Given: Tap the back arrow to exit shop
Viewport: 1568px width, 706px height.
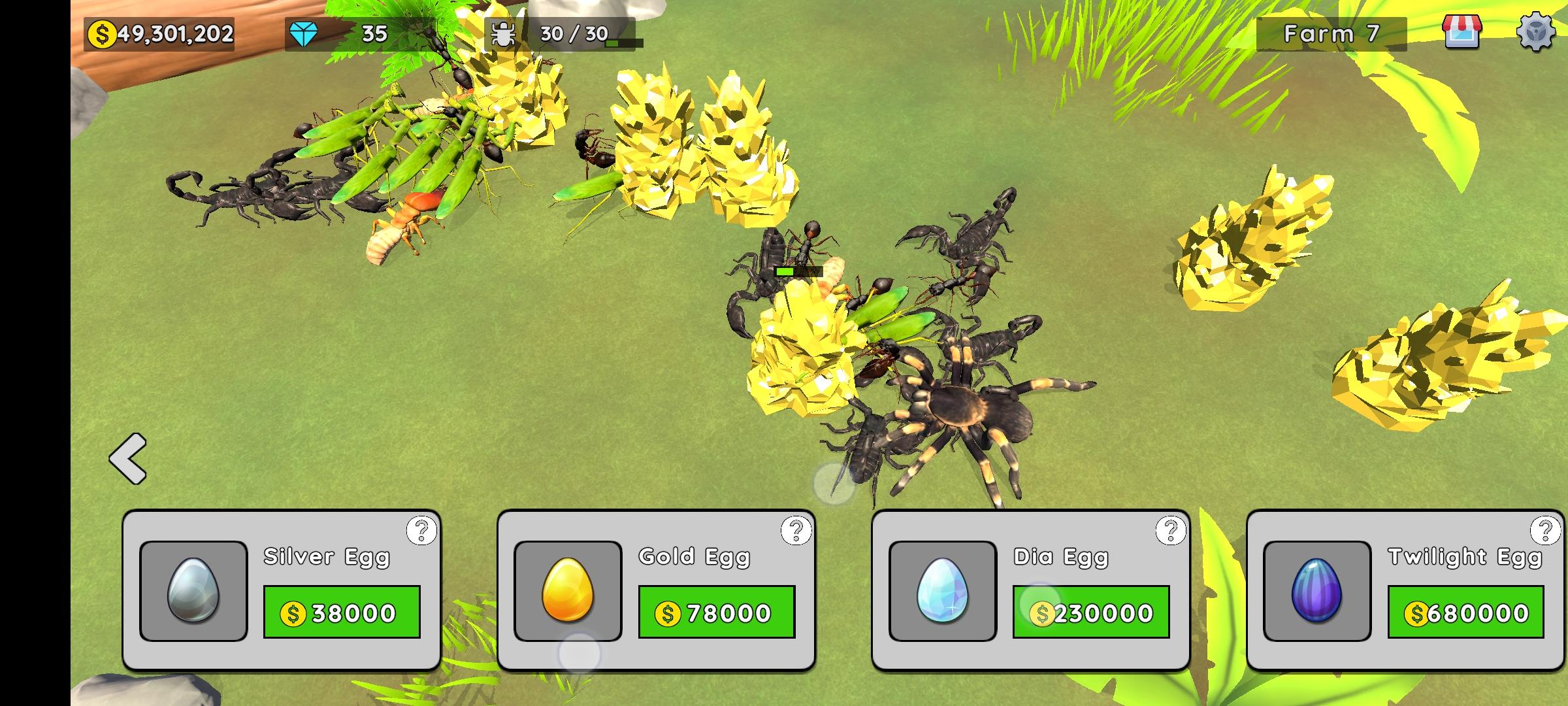Looking at the screenshot, I should (x=129, y=458).
